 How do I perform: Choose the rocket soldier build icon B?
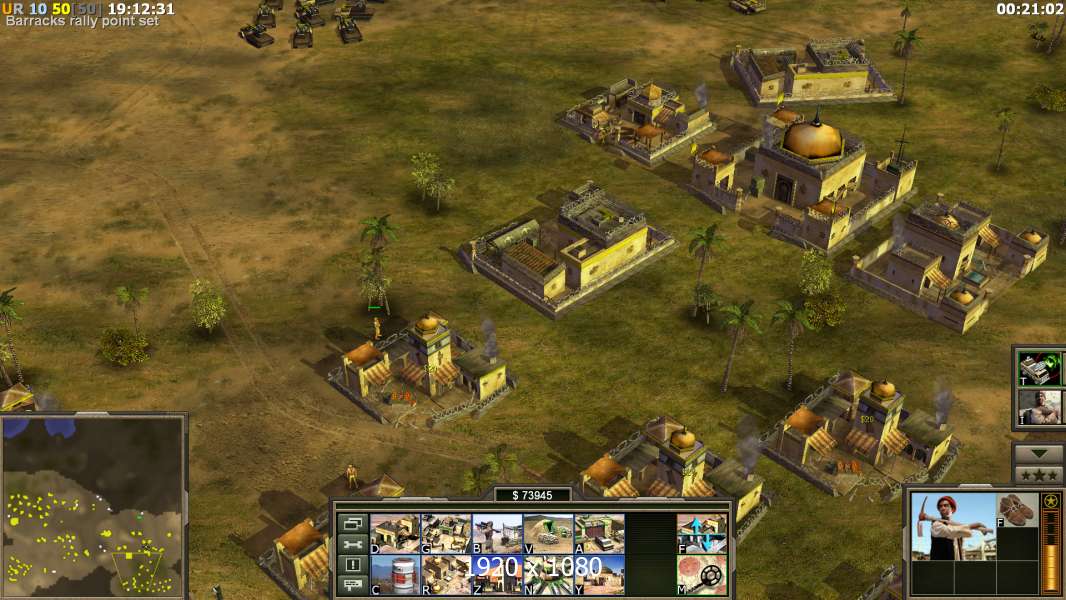point(496,533)
